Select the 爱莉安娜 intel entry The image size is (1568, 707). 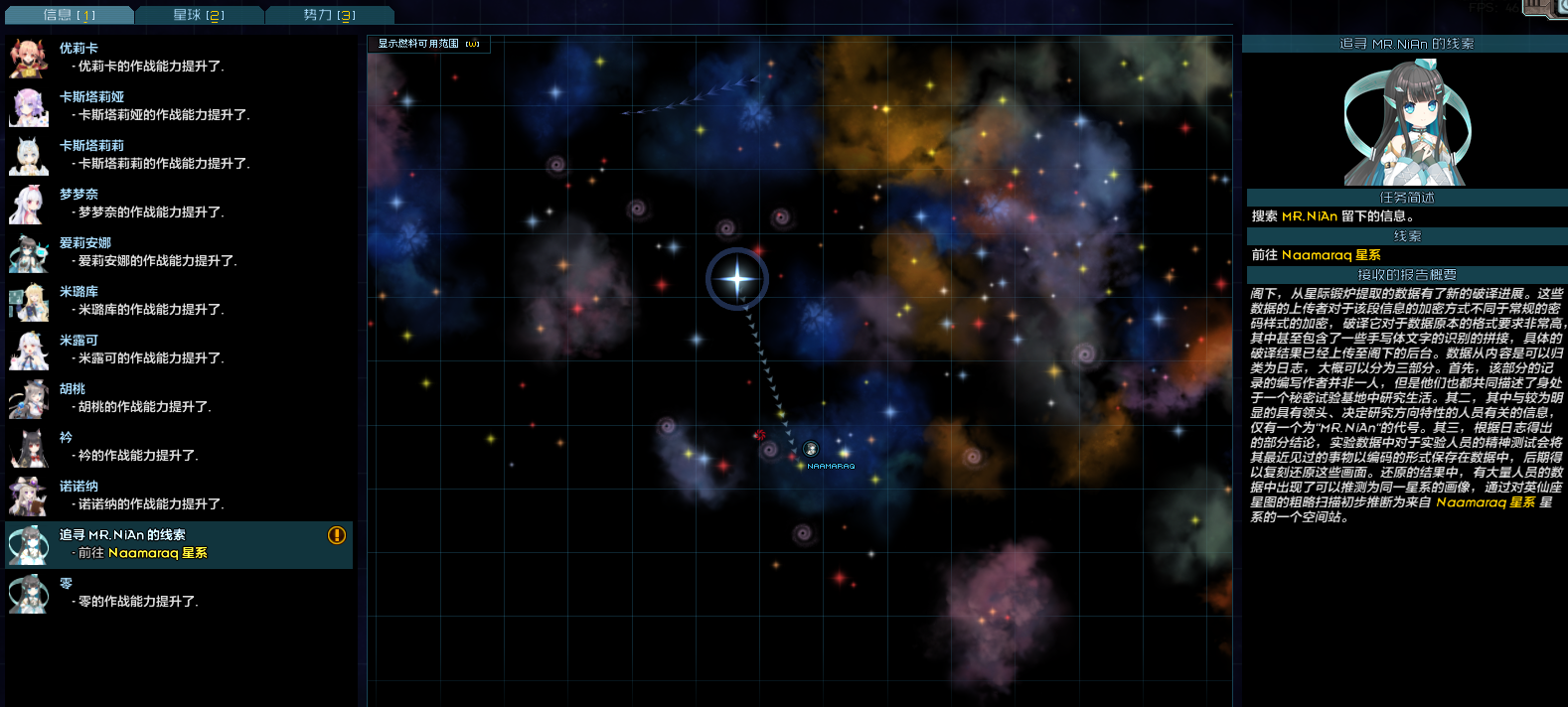pyautogui.click(x=179, y=252)
